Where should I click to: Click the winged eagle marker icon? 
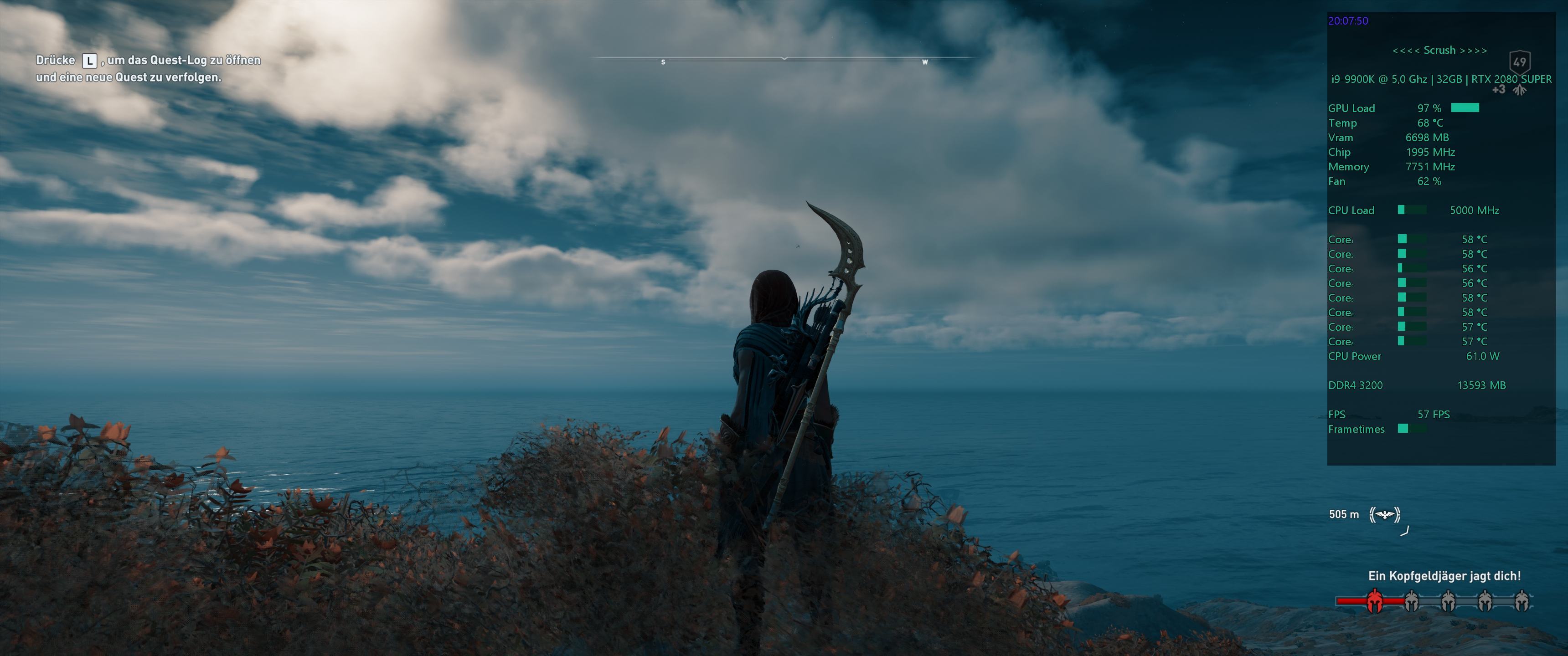point(1385,515)
